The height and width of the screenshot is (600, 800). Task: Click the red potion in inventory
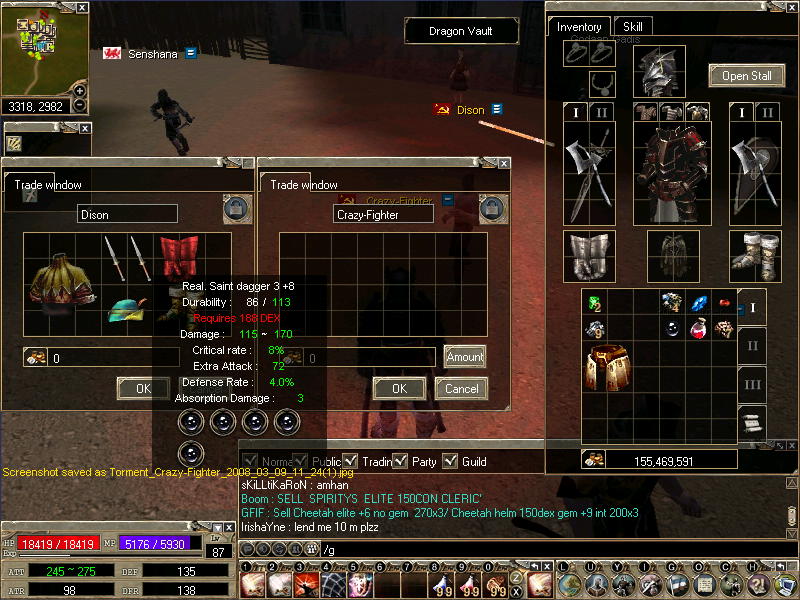pyautogui.click(x=698, y=328)
